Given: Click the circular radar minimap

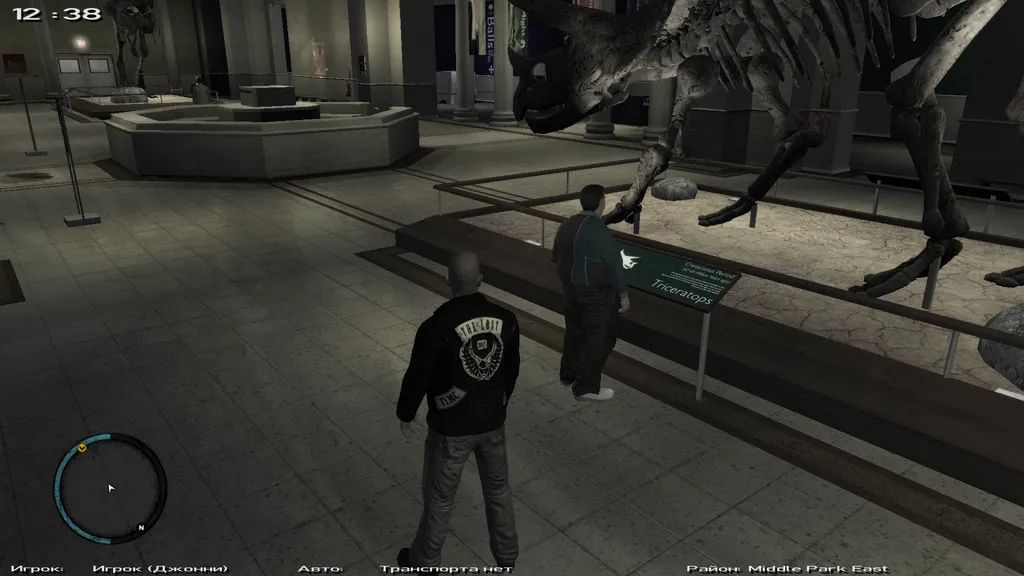Looking at the screenshot, I should coord(110,488).
